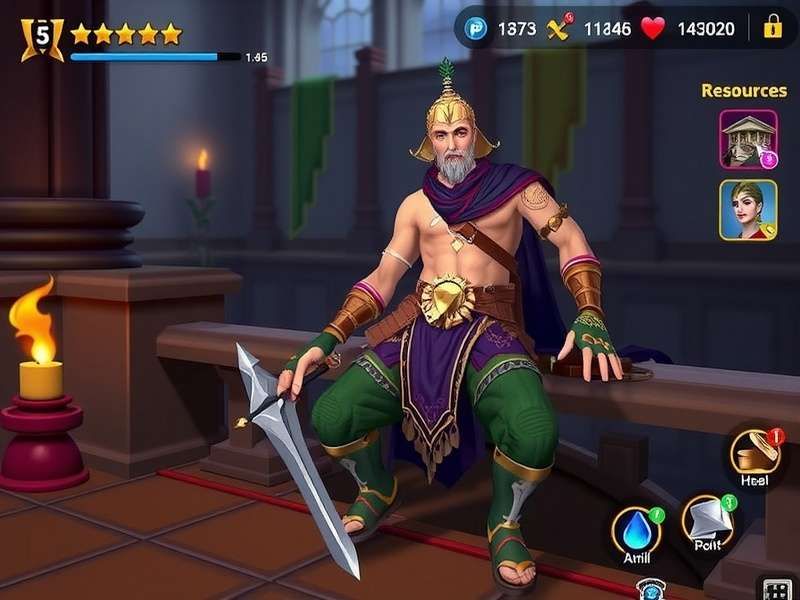This screenshot has height=600, width=800.
Task: Tap the yellow padlock icon
Action: 772,28
